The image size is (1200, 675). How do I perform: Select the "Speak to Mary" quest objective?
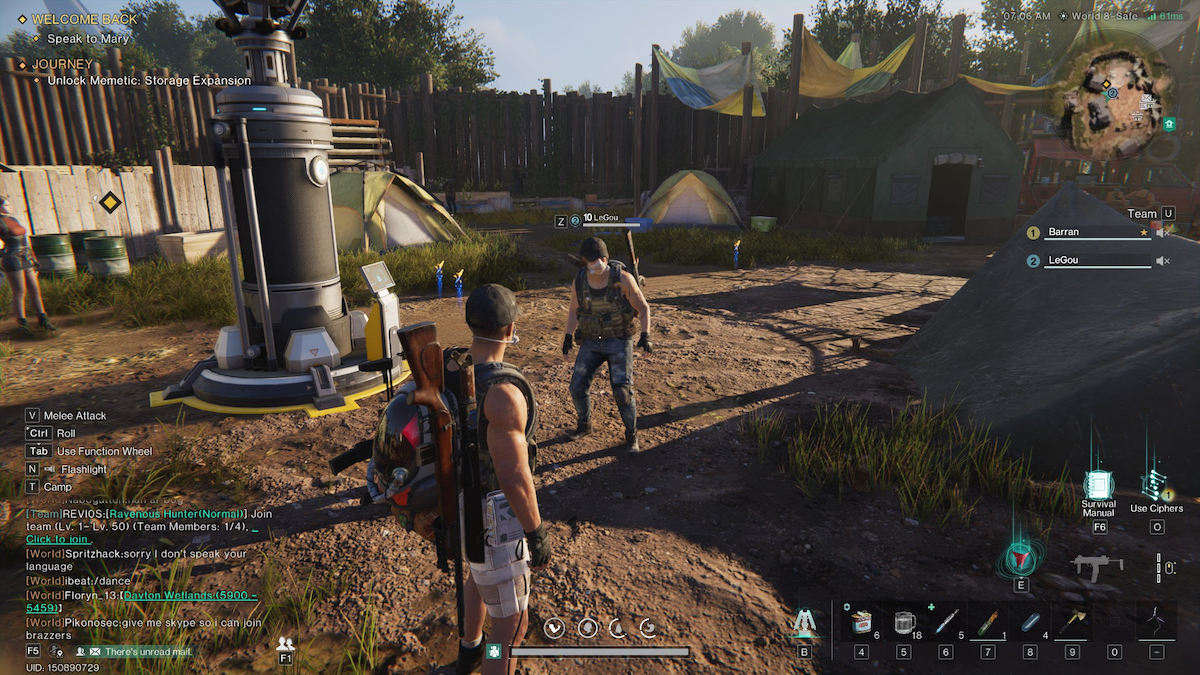point(88,39)
